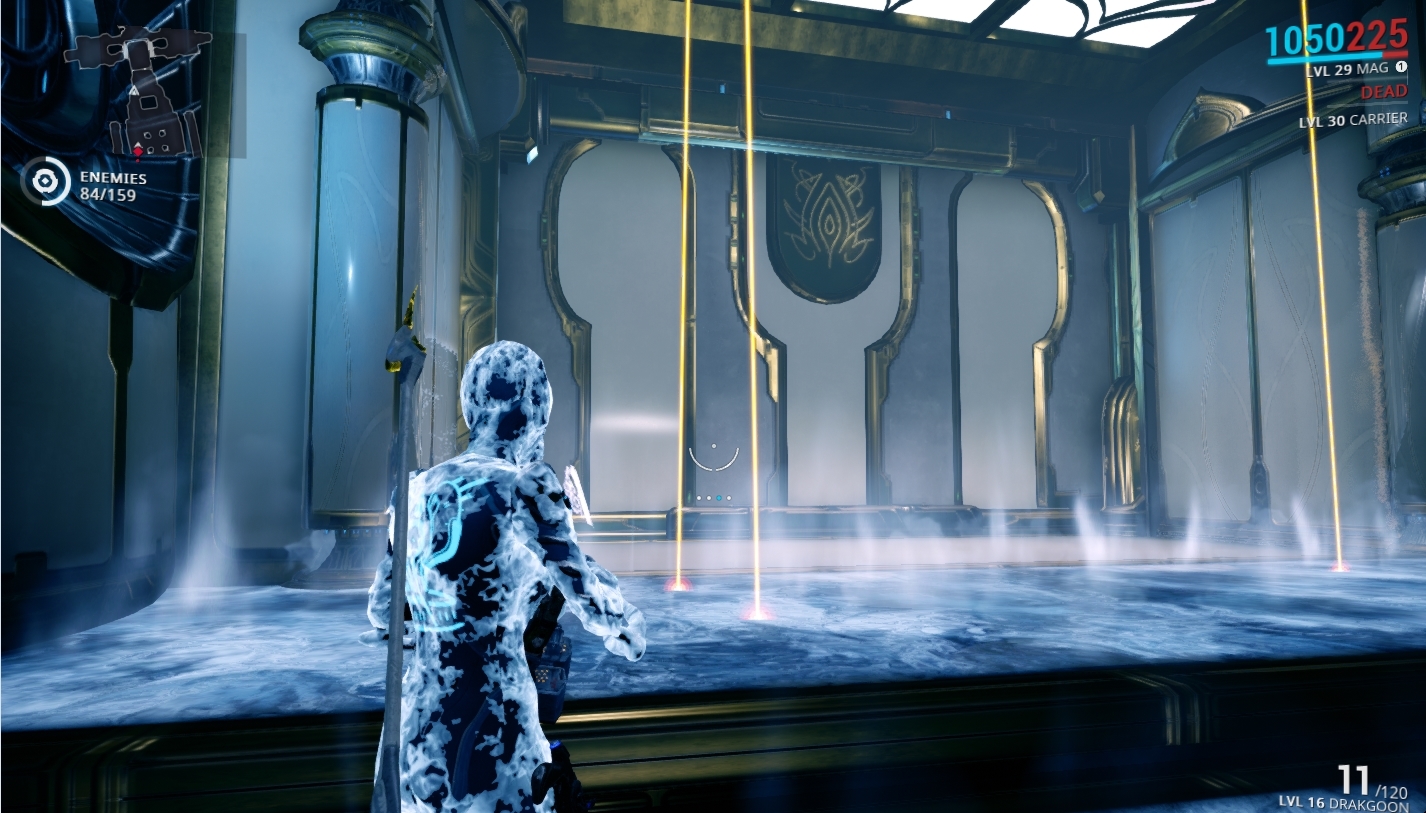Select the rank badge next to LVL 29 MAG
This screenshot has width=1426, height=813.
coord(1401,66)
